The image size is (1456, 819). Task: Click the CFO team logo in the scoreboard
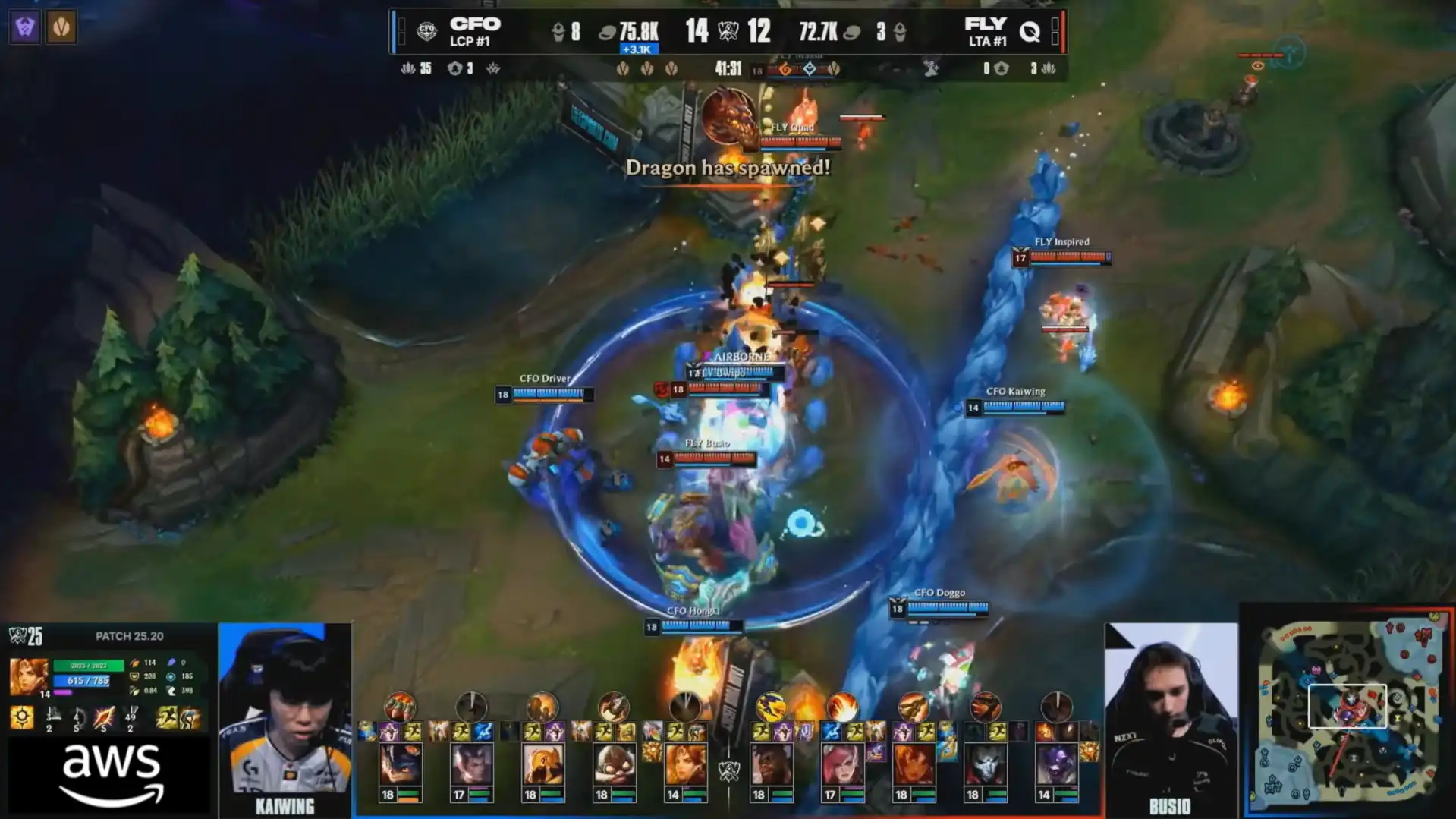coord(426,31)
